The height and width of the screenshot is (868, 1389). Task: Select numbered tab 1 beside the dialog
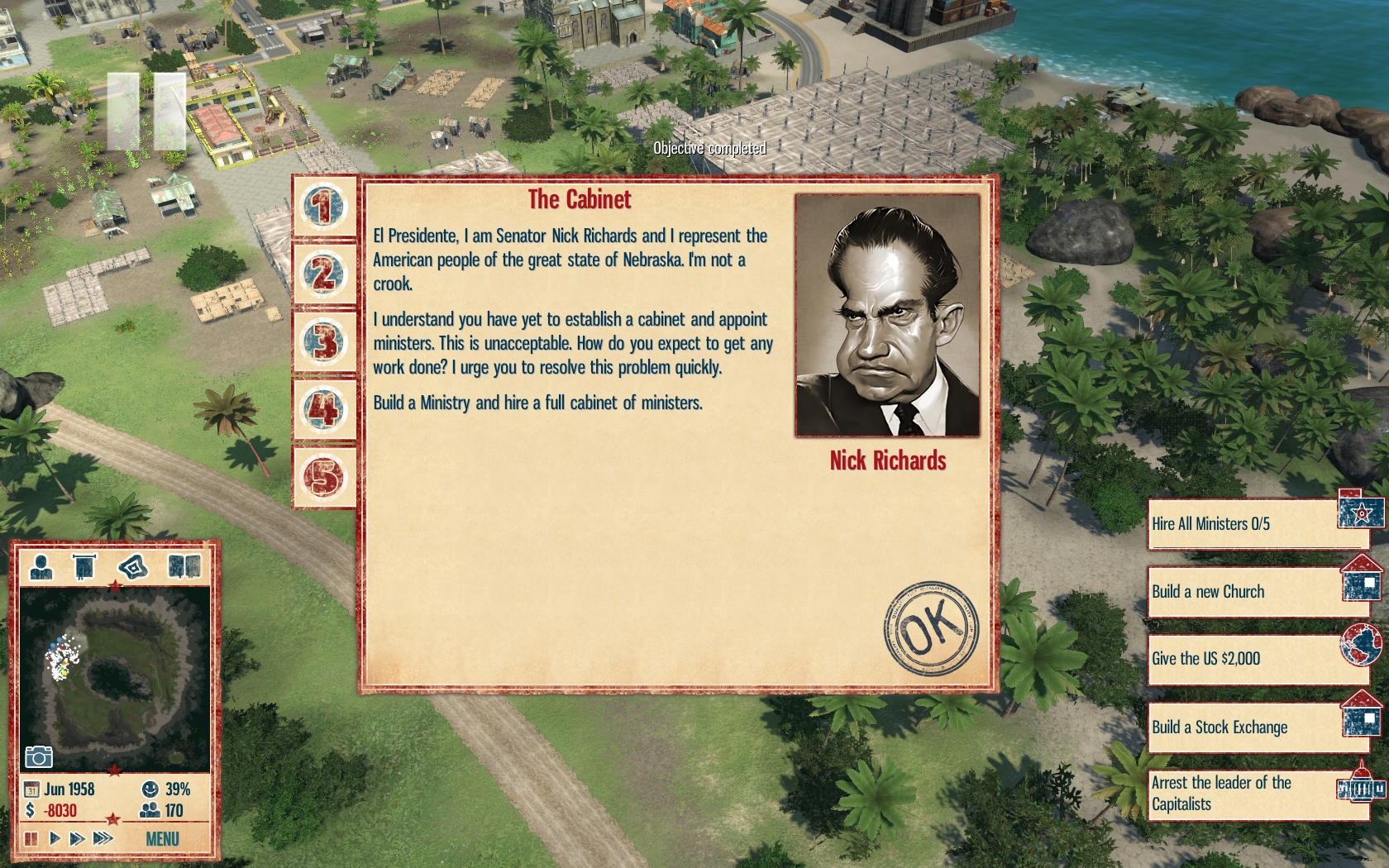pos(324,206)
